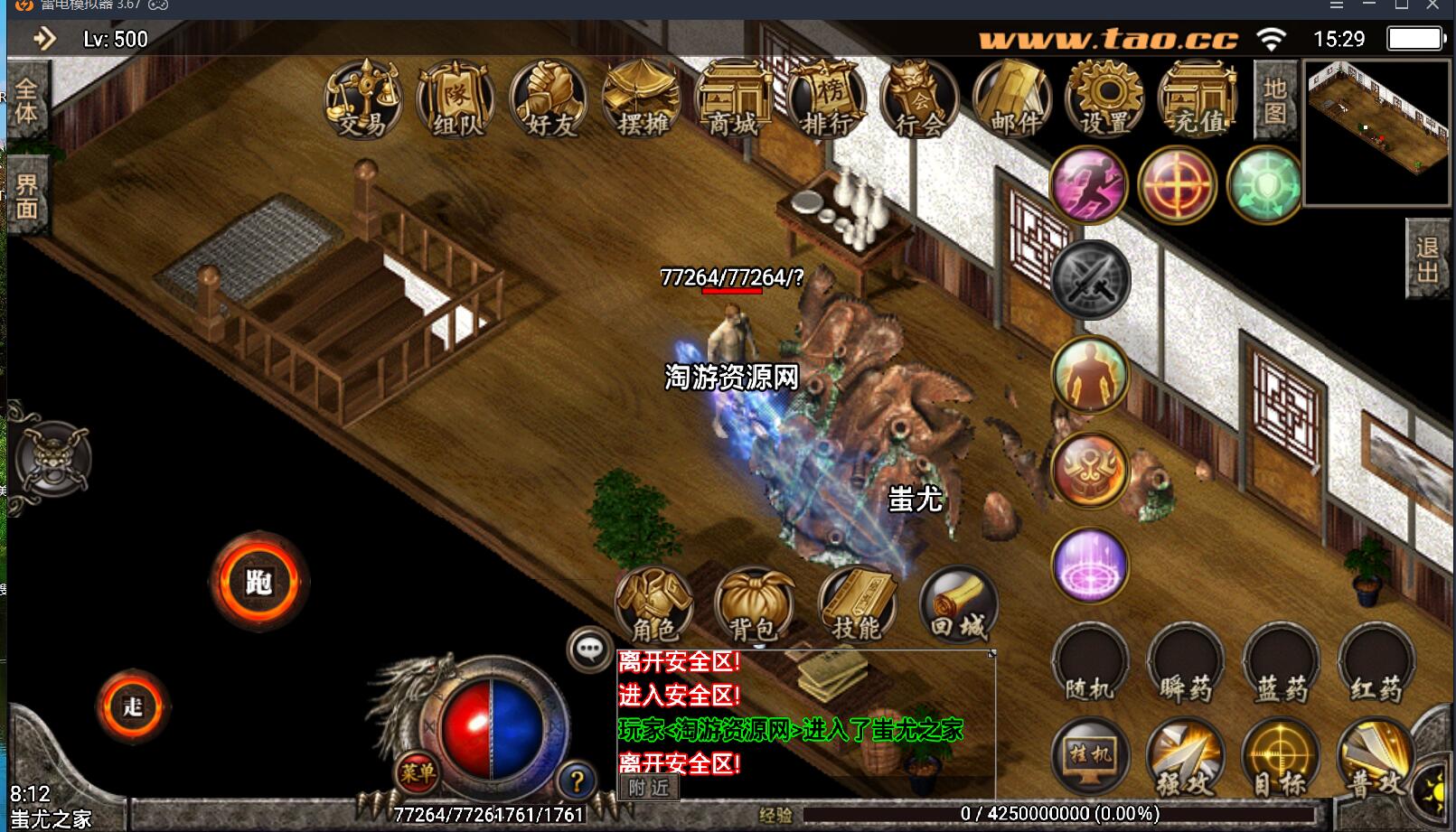Open the 行会 guild panel
The height and width of the screenshot is (832, 1456).
[919, 99]
